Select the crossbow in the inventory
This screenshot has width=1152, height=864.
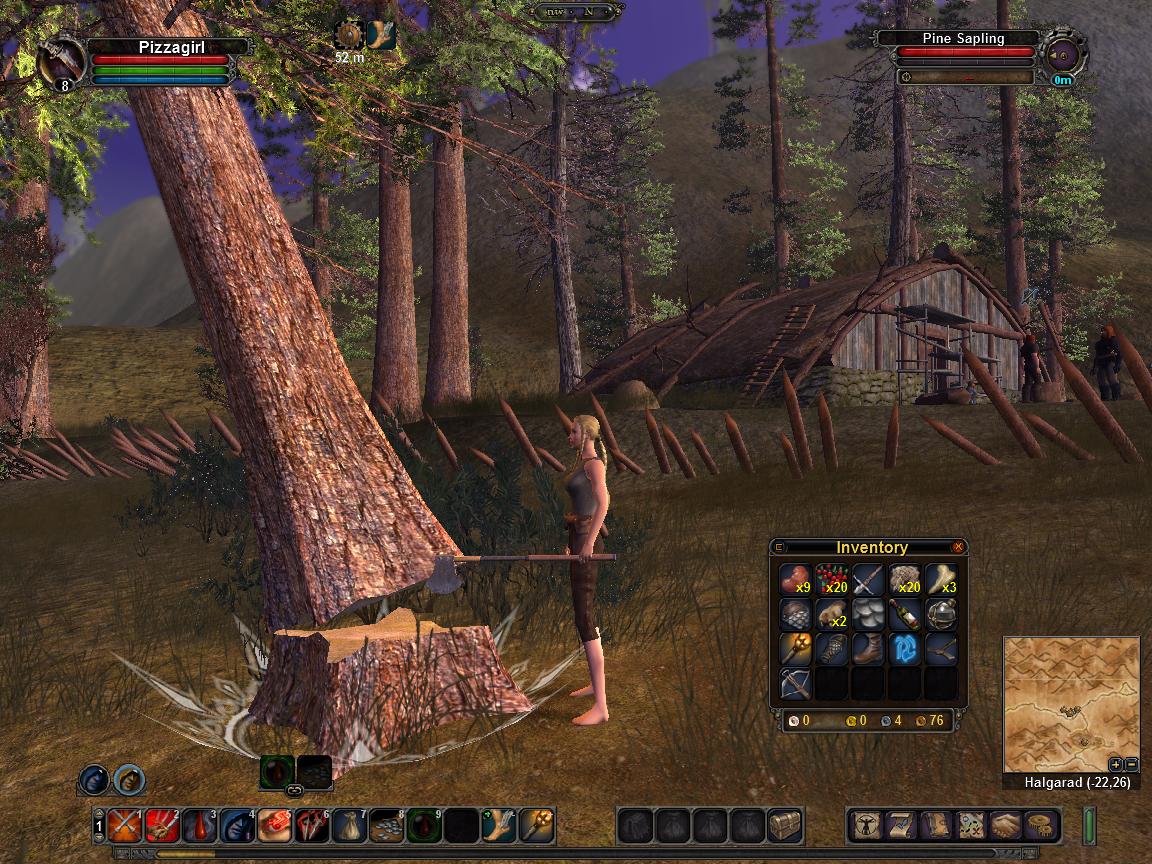pos(796,684)
